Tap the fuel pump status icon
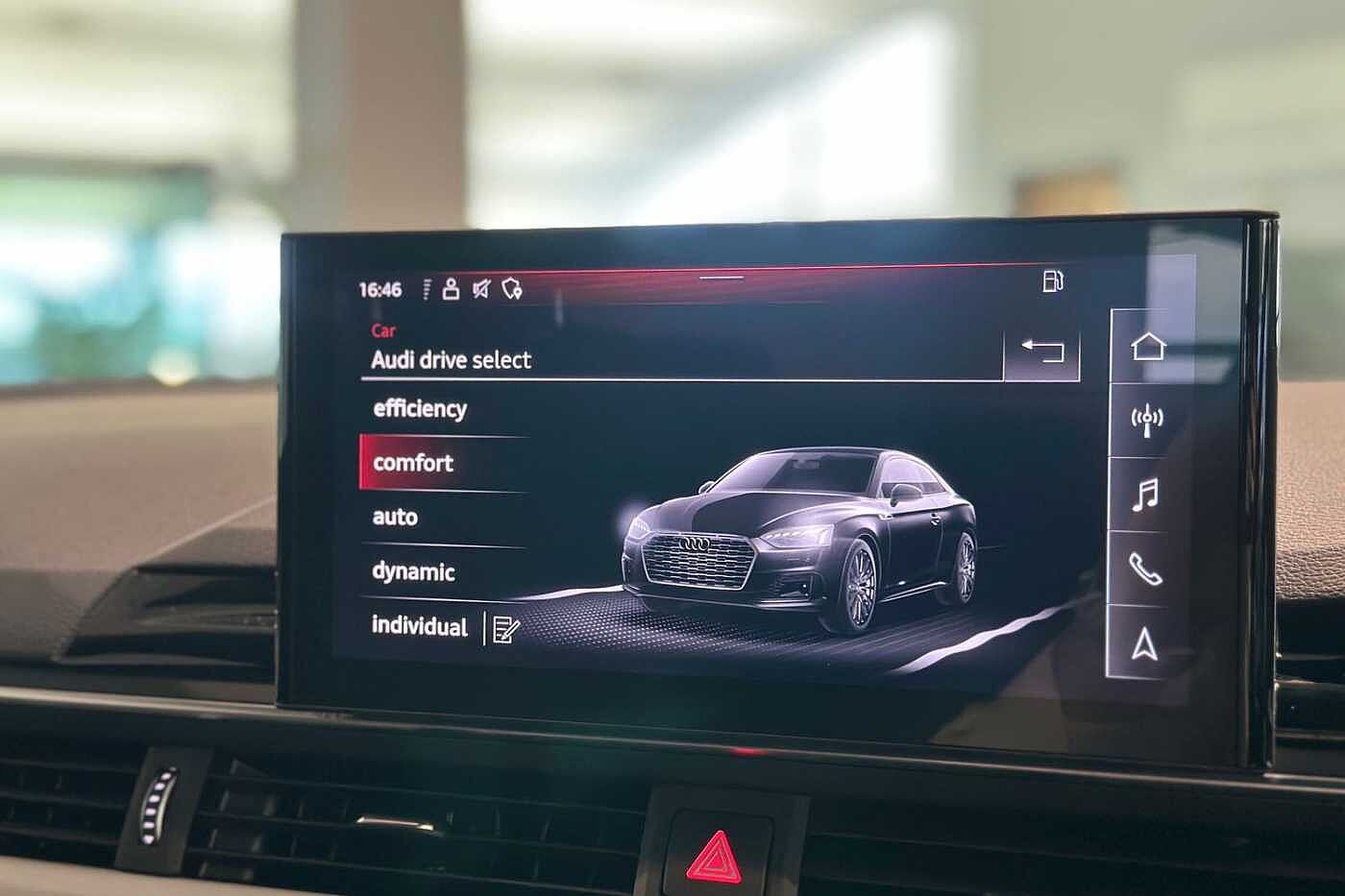This screenshot has height=896, width=1345. pos(1053,281)
